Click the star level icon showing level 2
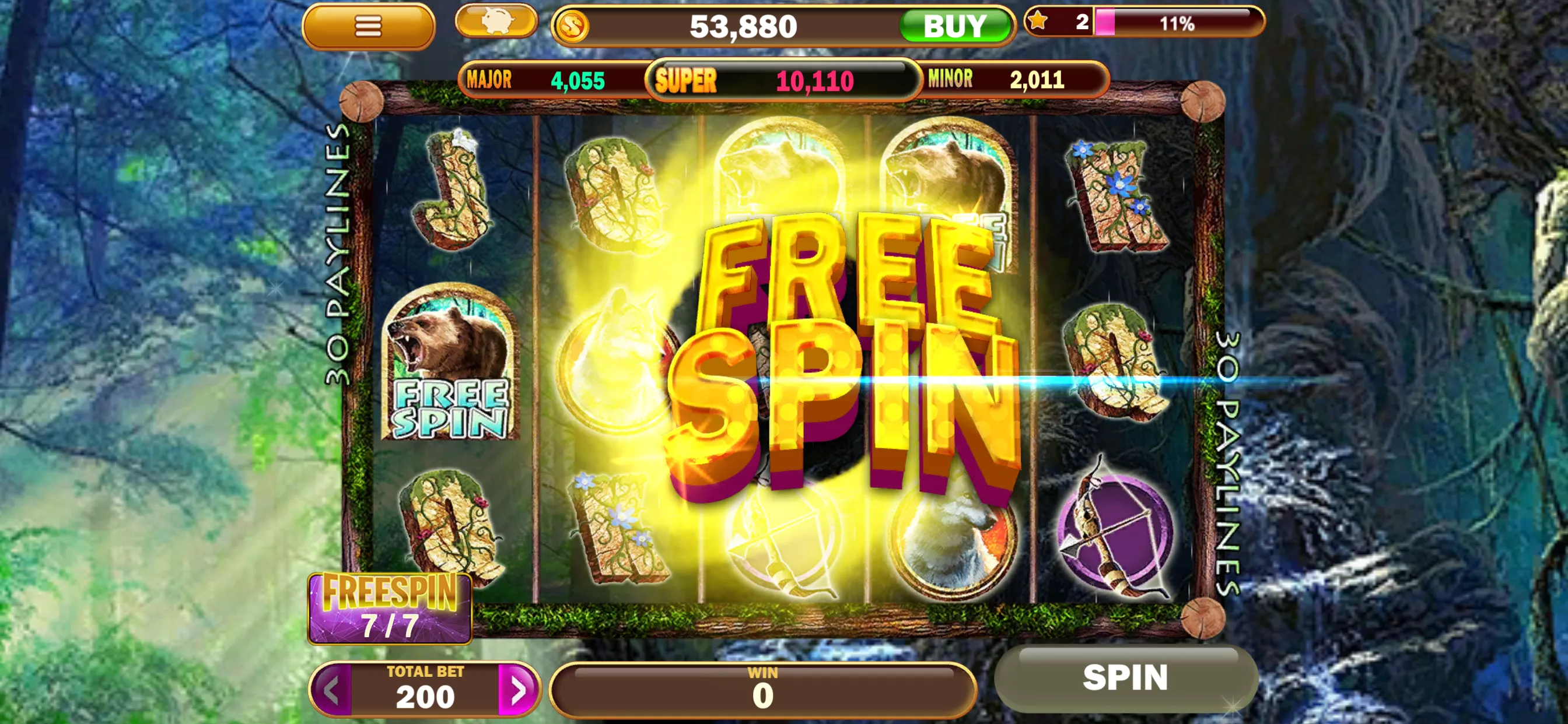Image resolution: width=1568 pixels, height=724 pixels. point(1038,23)
